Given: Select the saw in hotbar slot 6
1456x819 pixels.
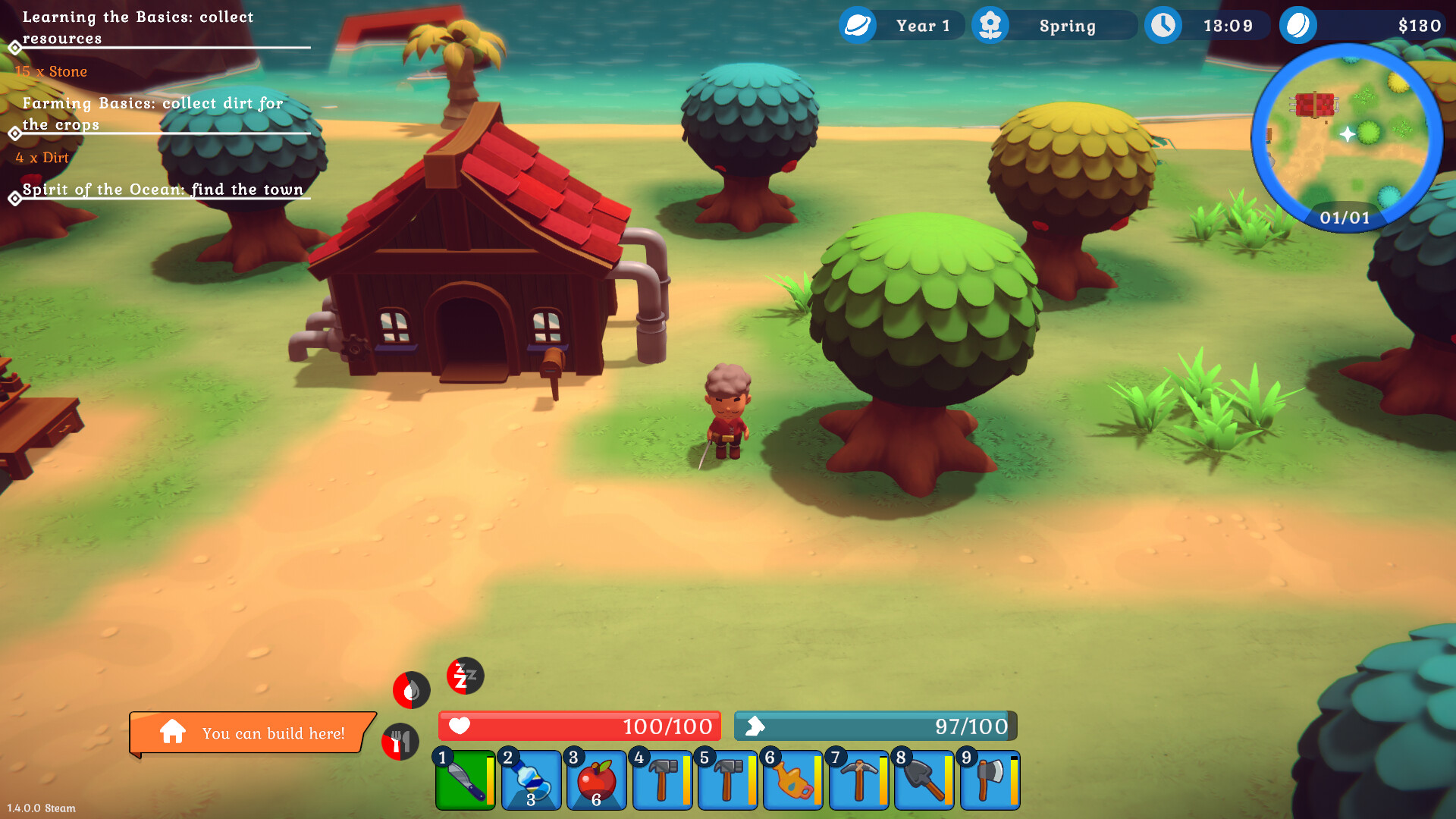Looking at the screenshot, I should click(x=792, y=780).
